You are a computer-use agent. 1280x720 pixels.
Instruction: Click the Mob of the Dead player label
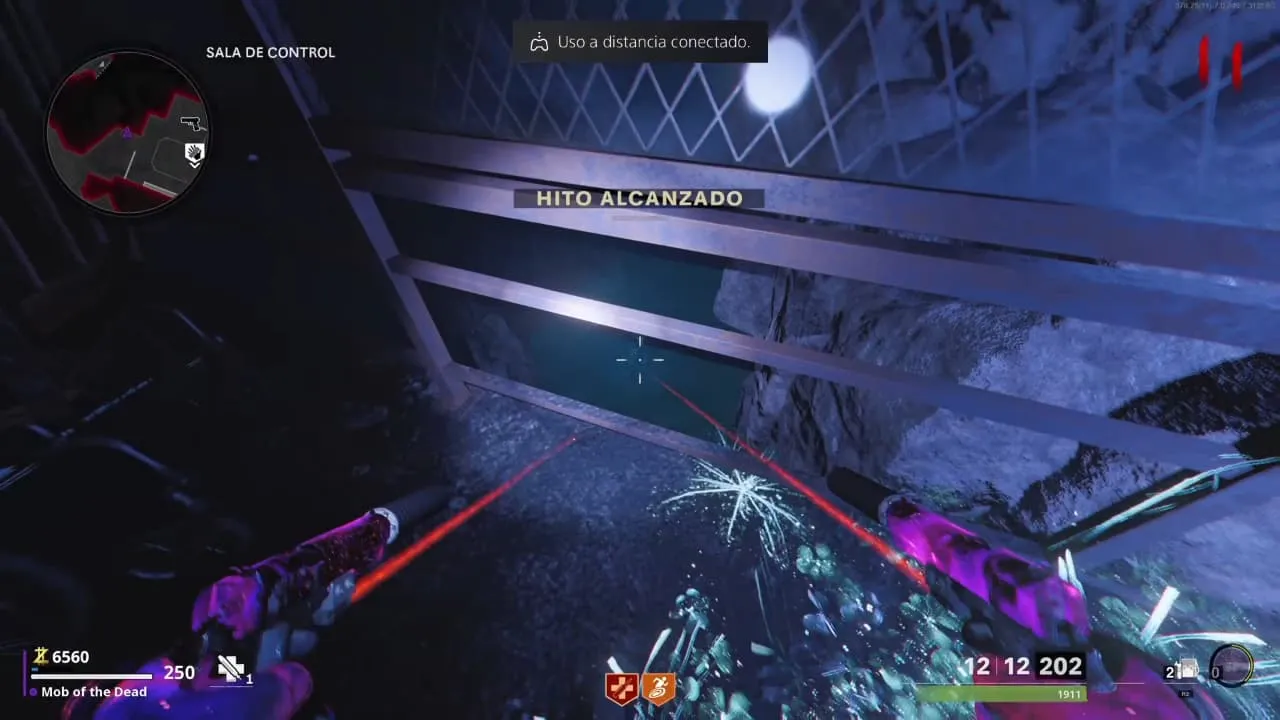[x=94, y=692]
